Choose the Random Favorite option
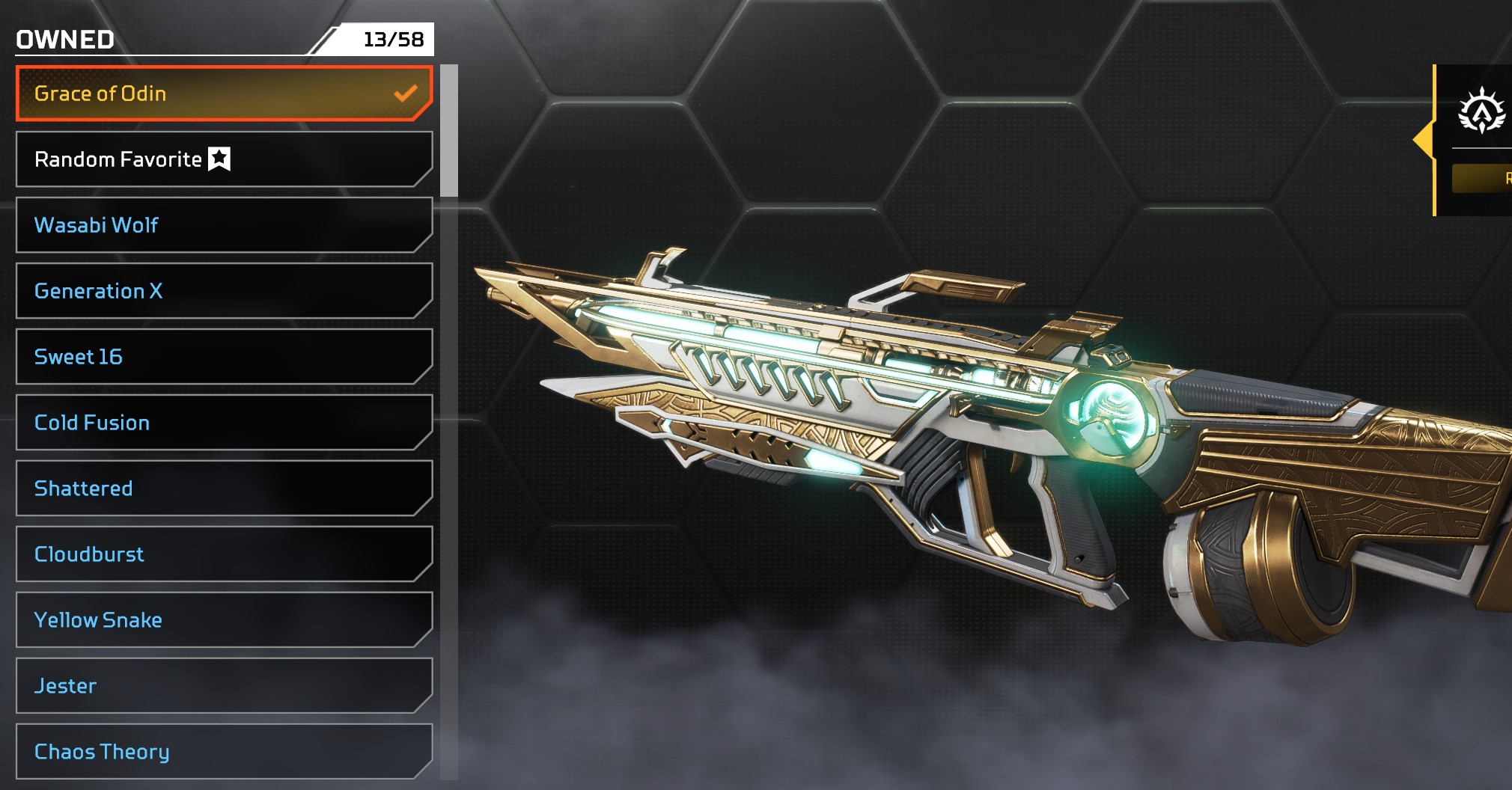The image size is (1512, 790). 223,159
